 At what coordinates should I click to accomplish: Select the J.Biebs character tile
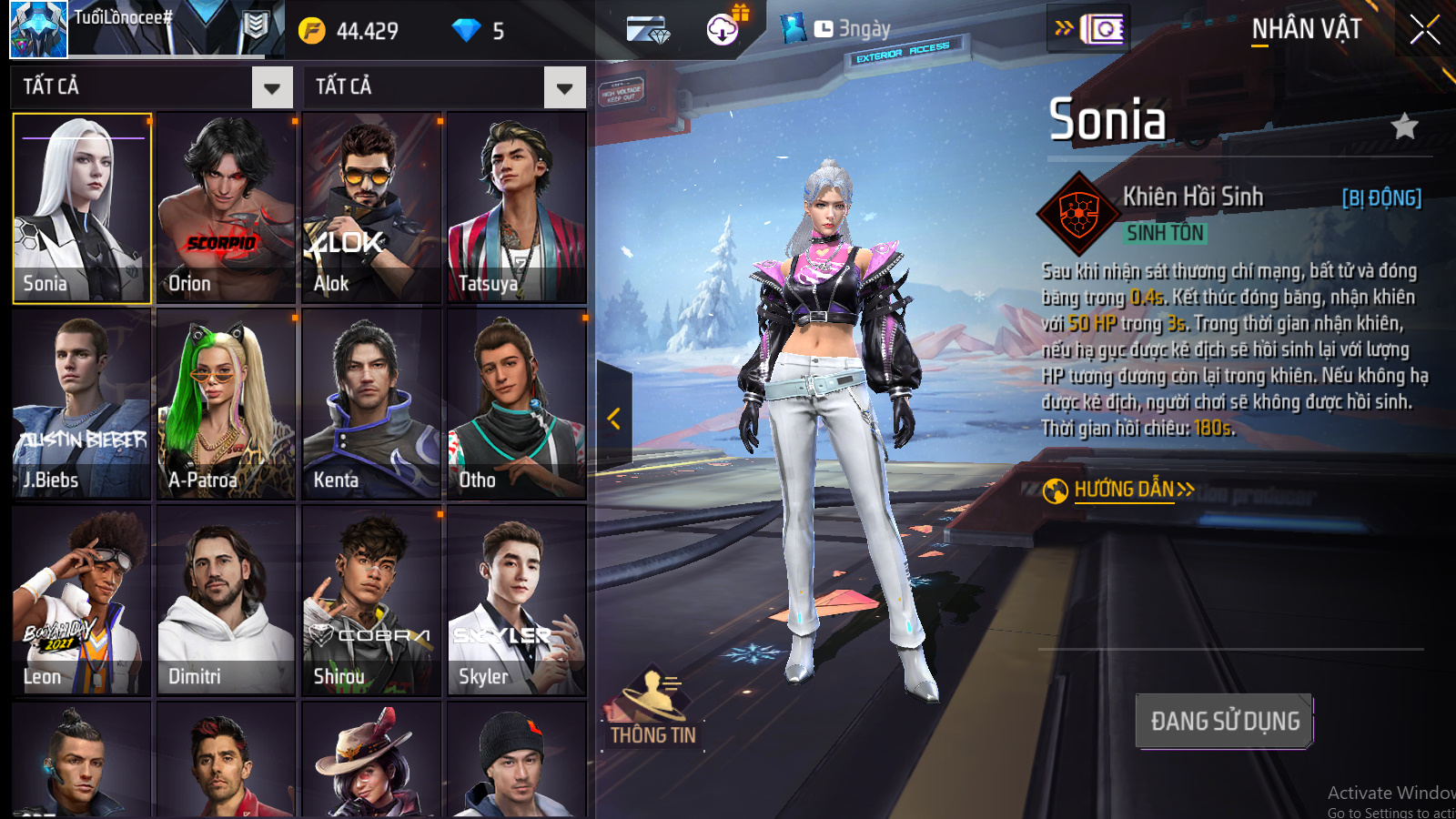(82, 405)
